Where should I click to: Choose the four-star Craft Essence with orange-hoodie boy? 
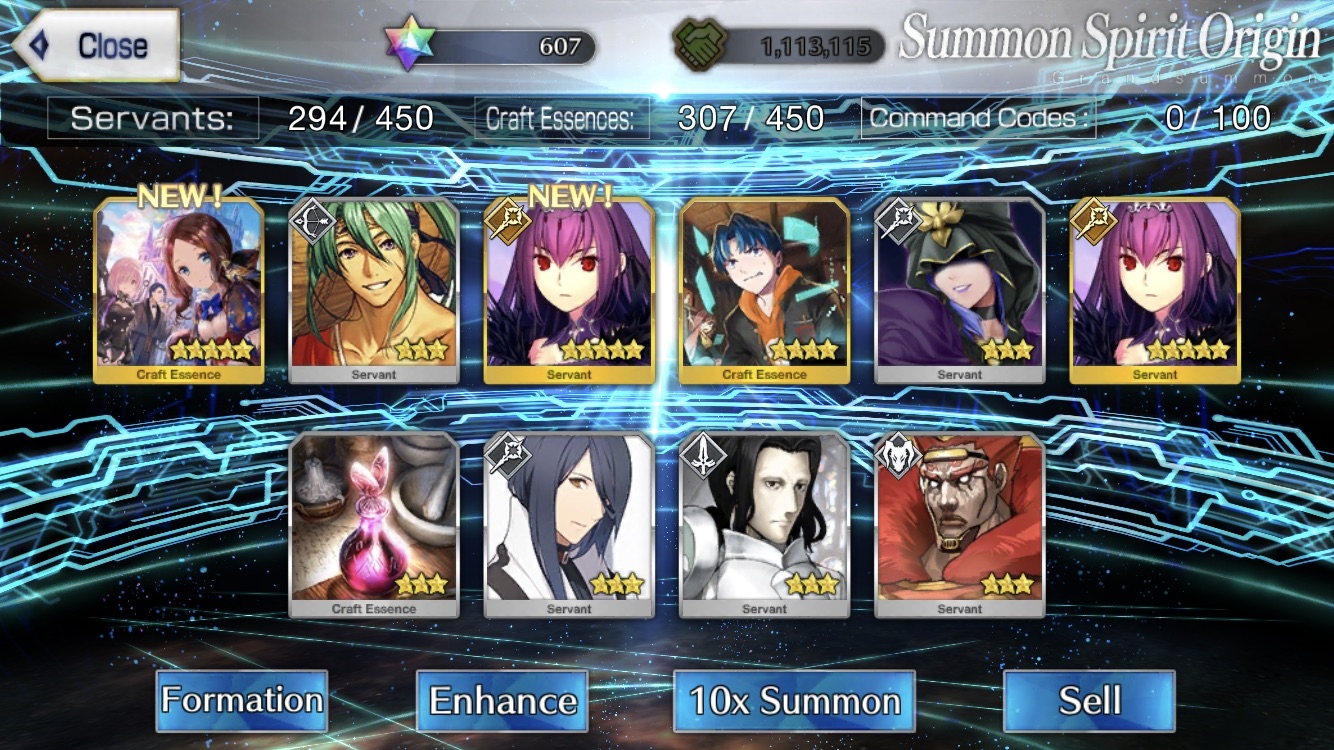pos(764,290)
